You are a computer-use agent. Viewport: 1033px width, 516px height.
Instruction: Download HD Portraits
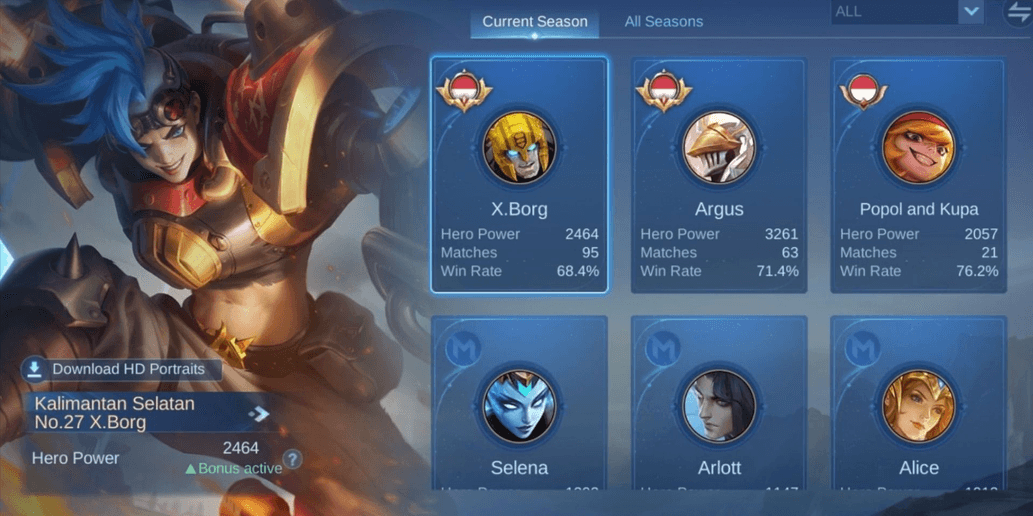118,369
